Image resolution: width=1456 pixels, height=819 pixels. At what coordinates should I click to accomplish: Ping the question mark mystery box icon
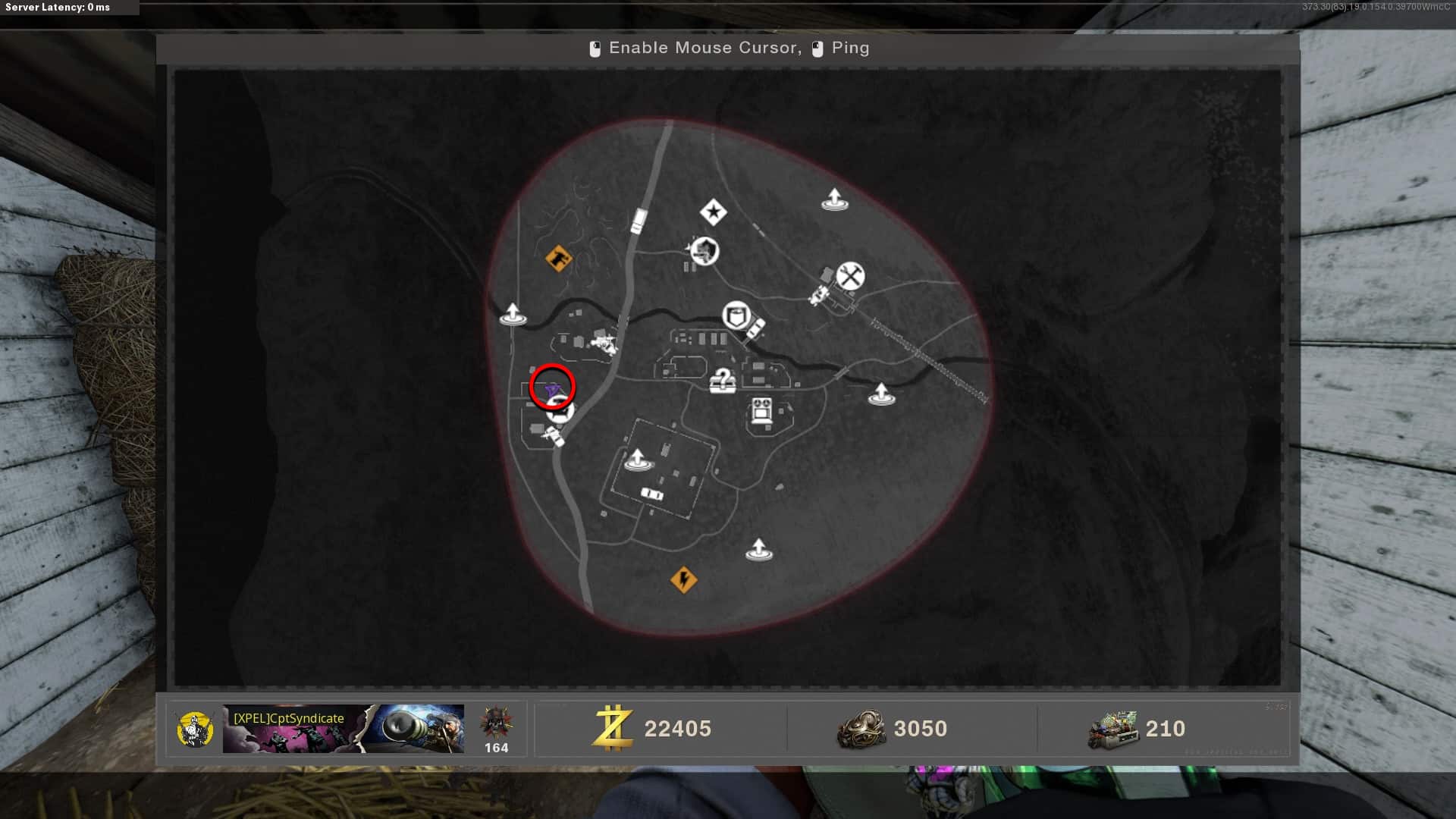(x=723, y=380)
